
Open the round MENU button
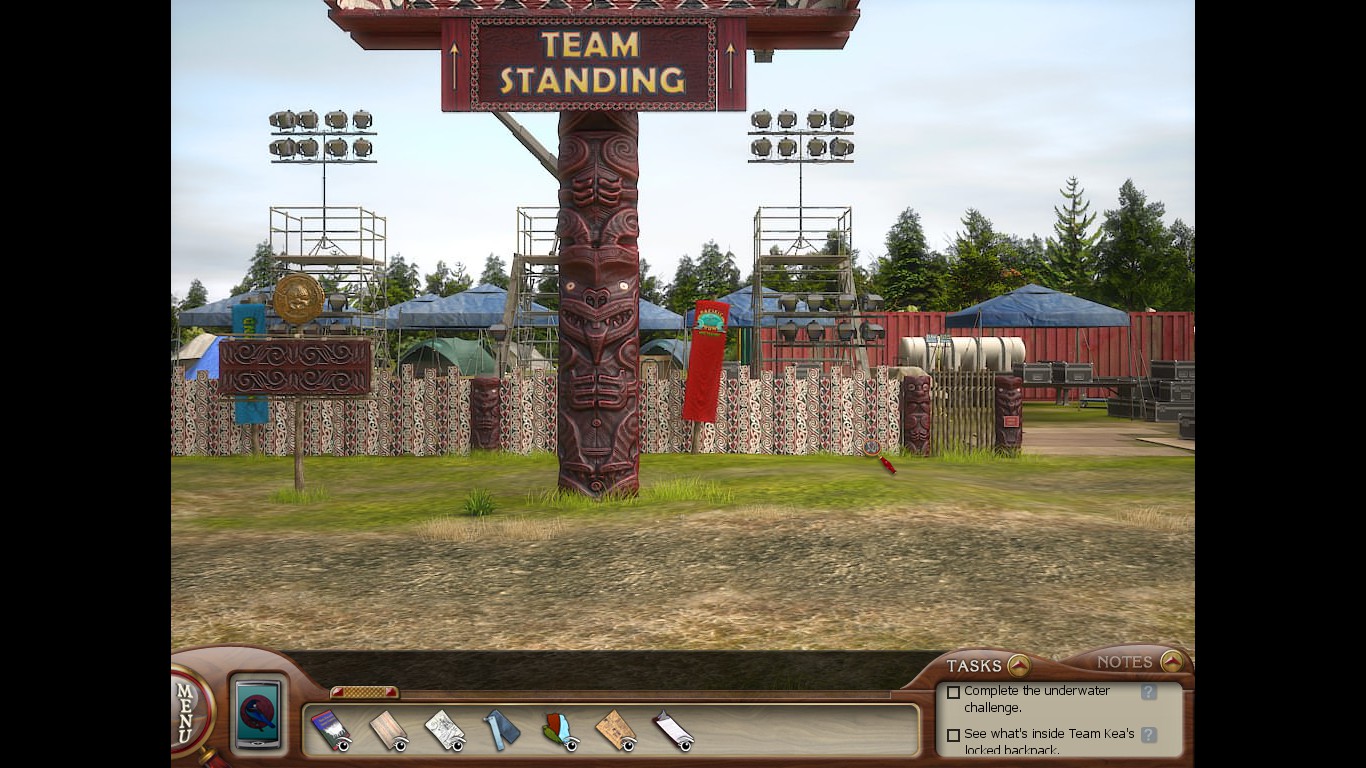coord(190,711)
